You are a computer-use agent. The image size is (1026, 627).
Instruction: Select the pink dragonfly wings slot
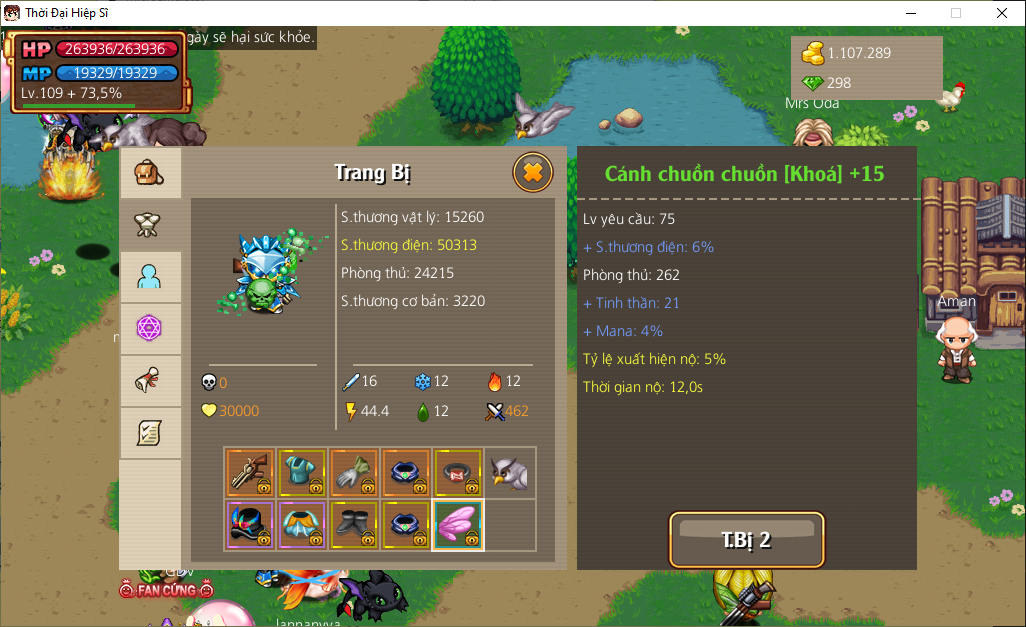(459, 525)
